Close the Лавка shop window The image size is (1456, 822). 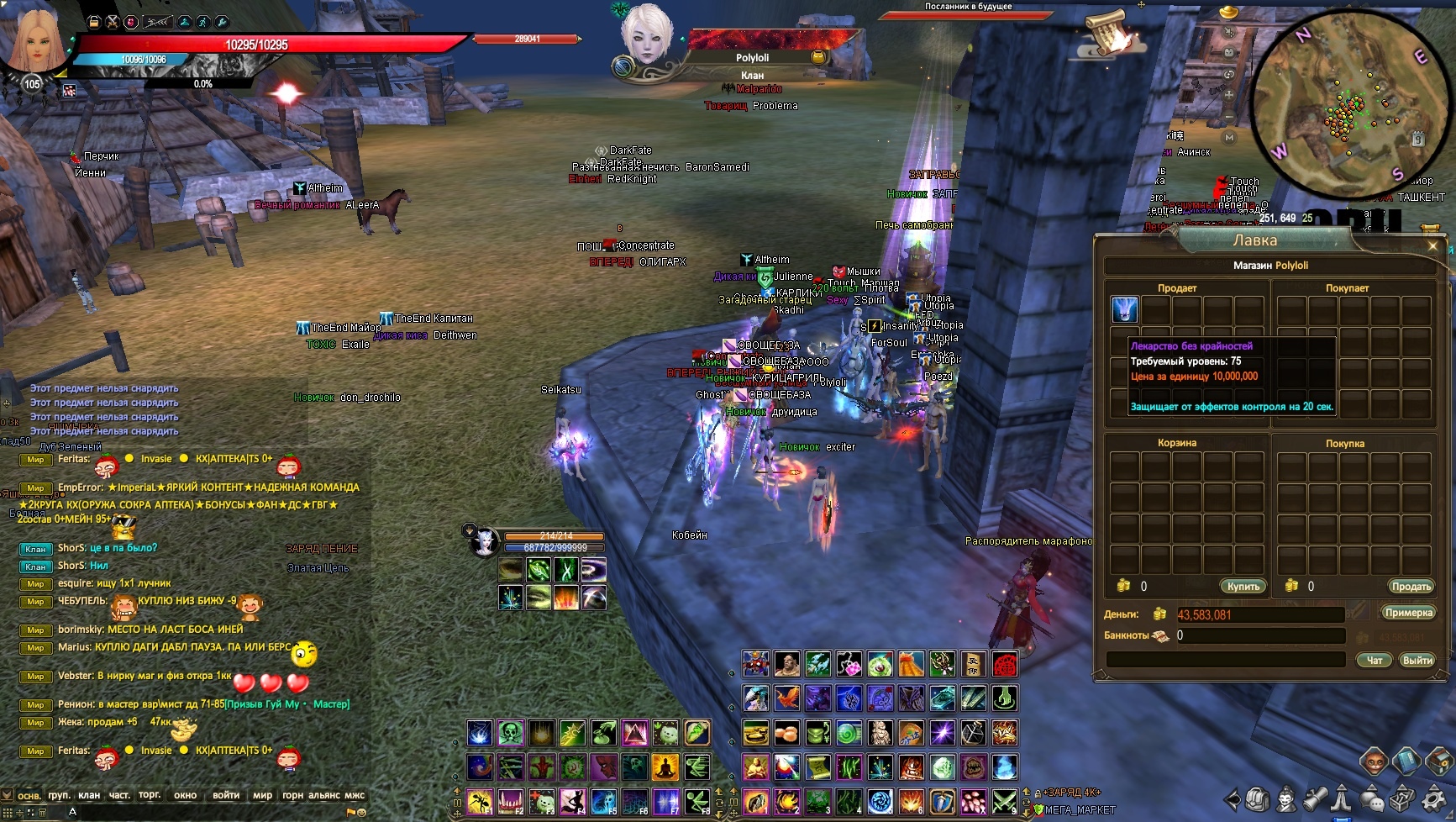(x=1432, y=245)
